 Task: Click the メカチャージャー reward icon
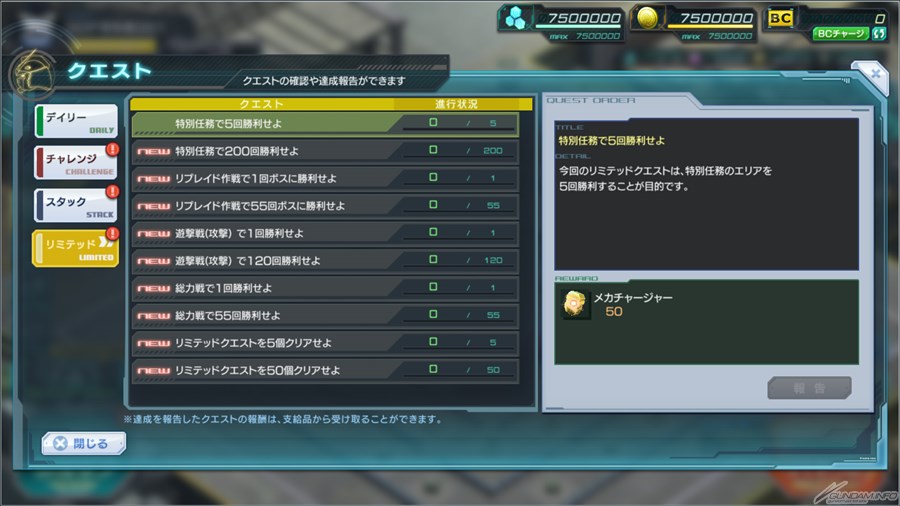point(575,304)
